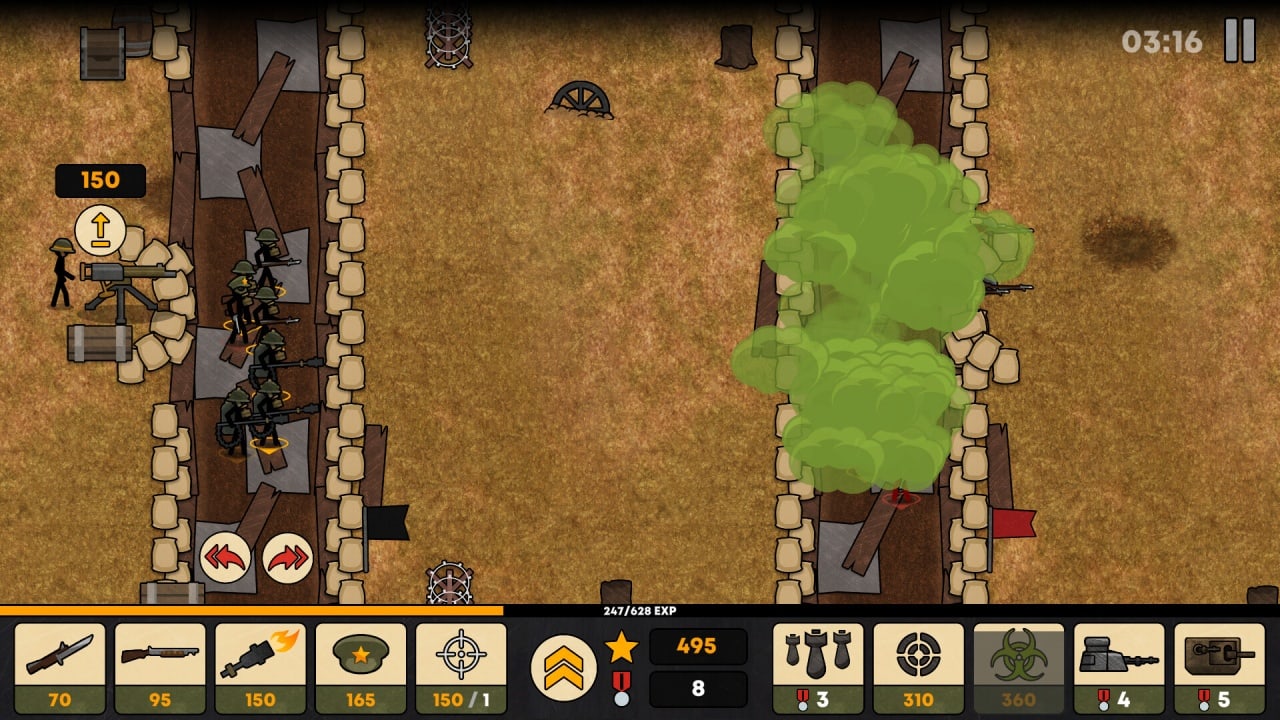This screenshot has height=720, width=1280.
Task: Select the flamethrower unit for 150
Action: 260,668
